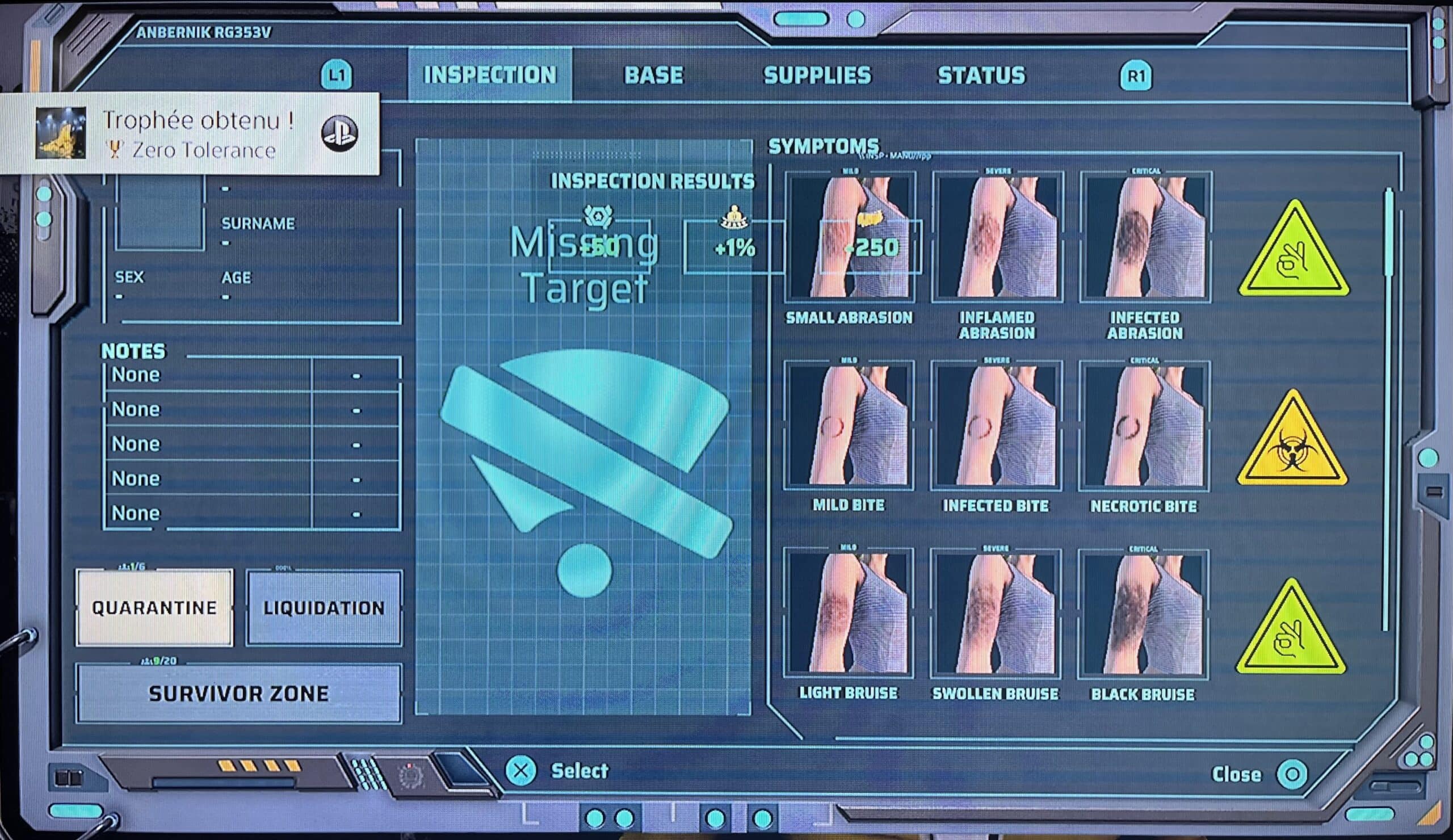Open the Base tab

(653, 75)
